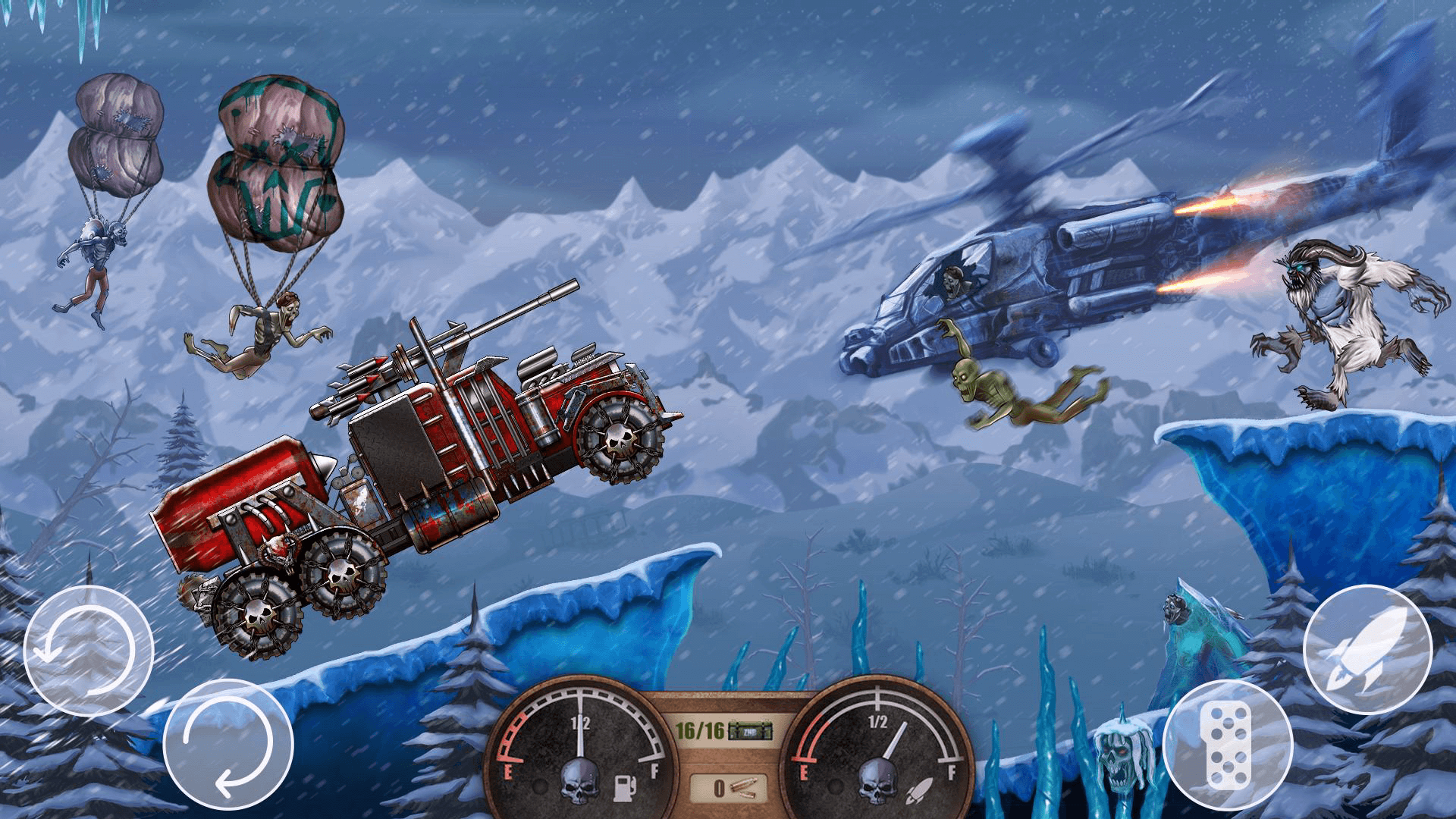Tap the counter-clockwise tilt button
Image resolution: width=1456 pixels, height=819 pixels.
tap(89, 651)
